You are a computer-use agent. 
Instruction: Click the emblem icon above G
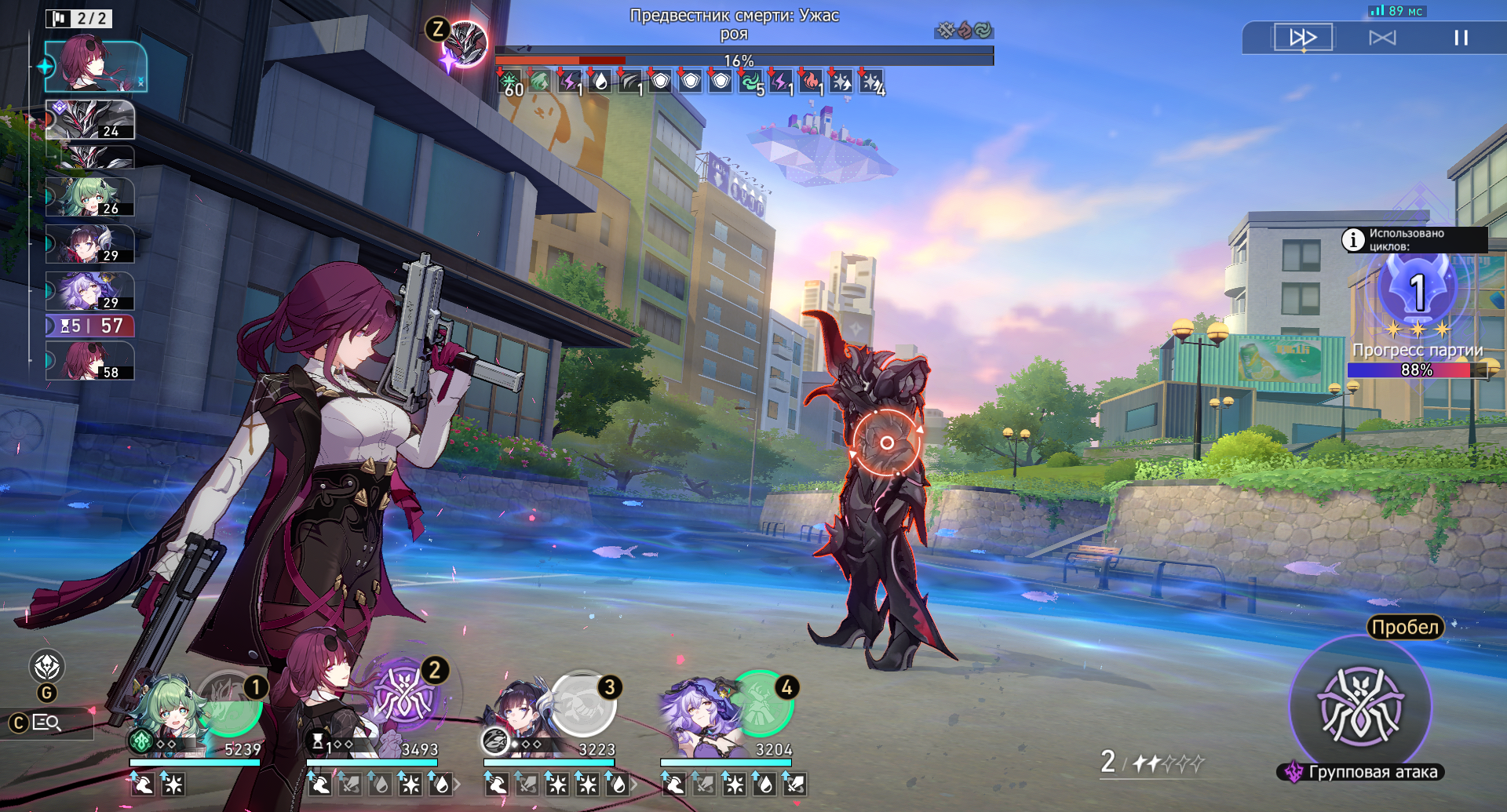click(x=47, y=667)
